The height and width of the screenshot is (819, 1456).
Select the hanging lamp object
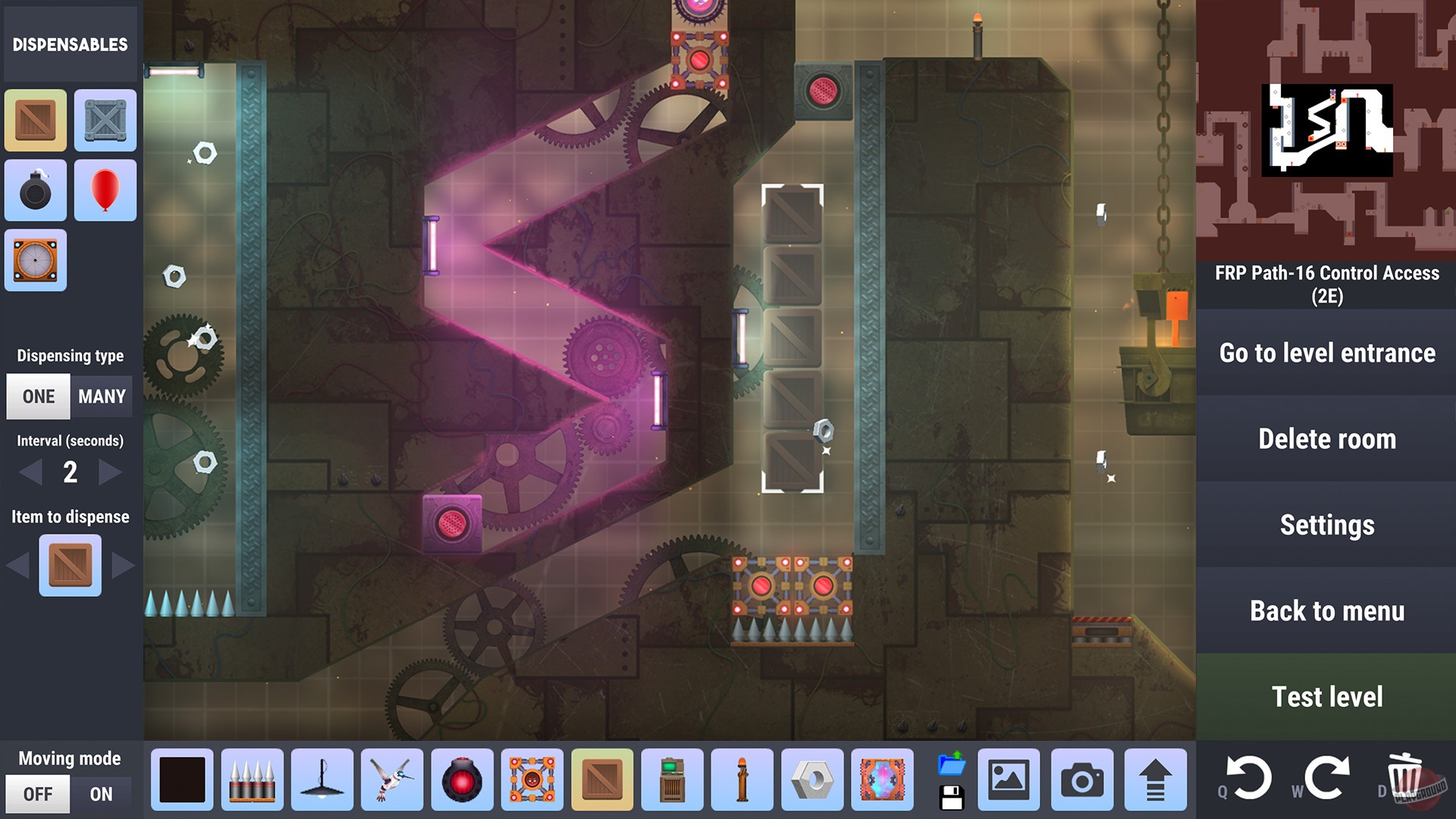tap(322, 780)
